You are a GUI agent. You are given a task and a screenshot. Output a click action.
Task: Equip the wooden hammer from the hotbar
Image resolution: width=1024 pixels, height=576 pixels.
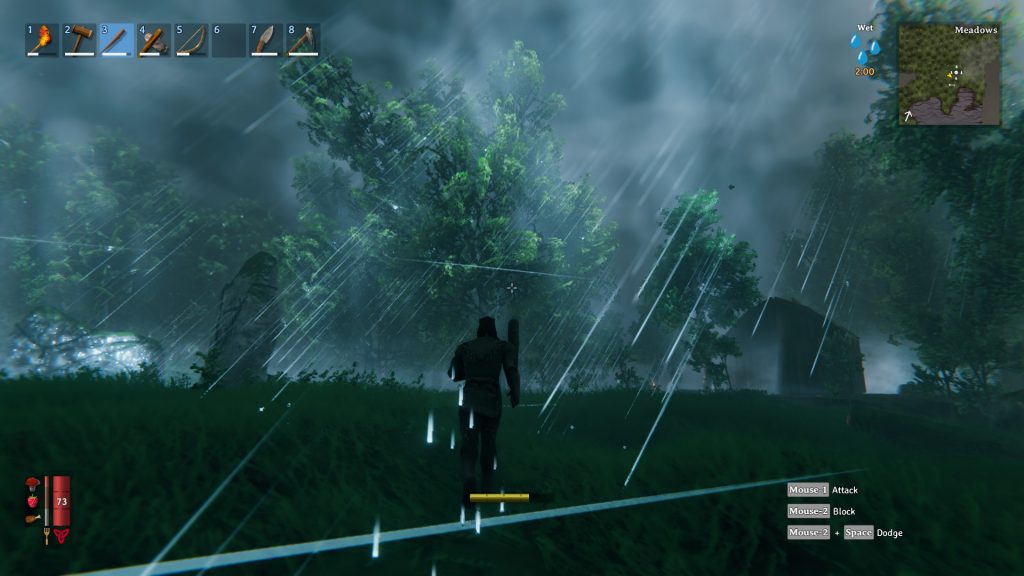point(79,40)
